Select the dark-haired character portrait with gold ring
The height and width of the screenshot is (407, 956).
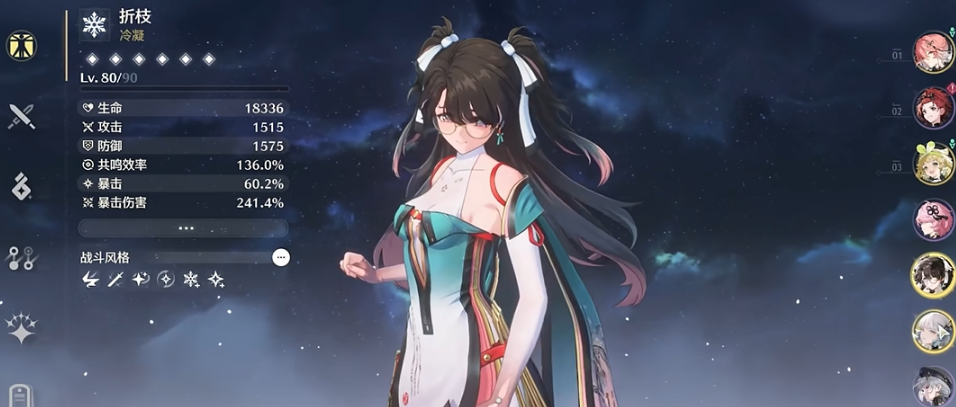(x=932, y=275)
